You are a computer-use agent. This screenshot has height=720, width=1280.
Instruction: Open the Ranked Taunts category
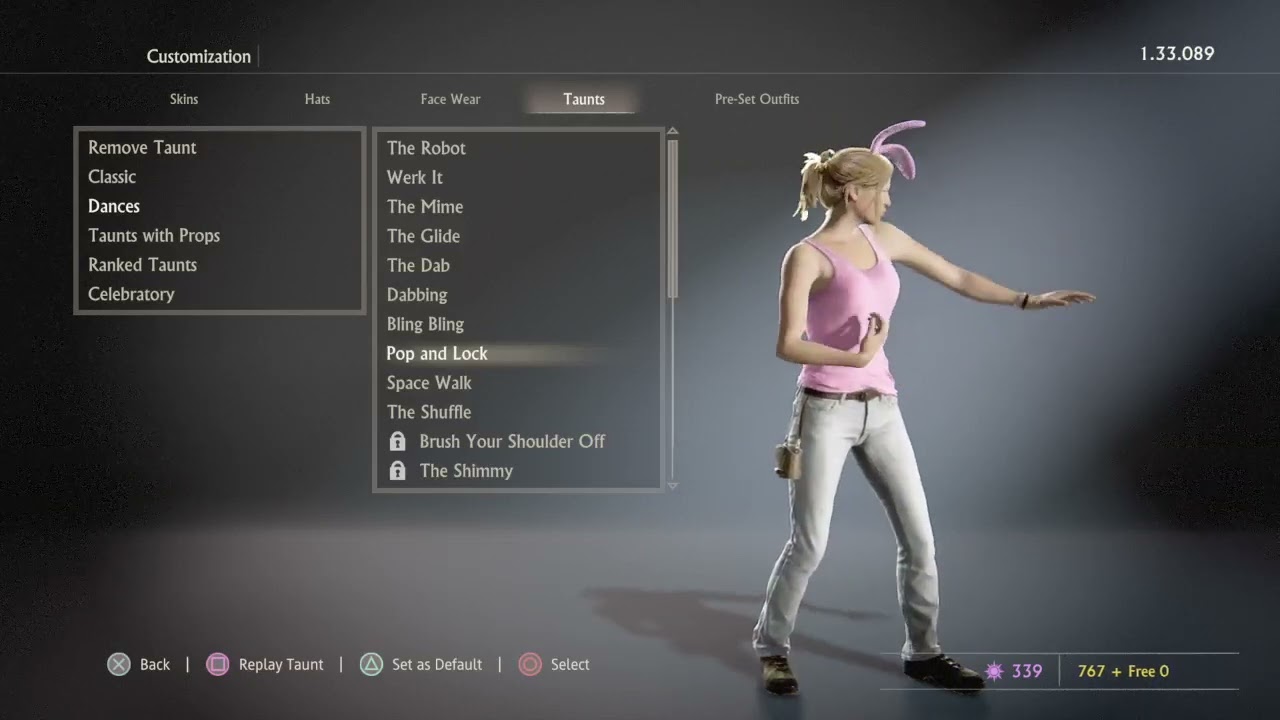[x=142, y=265]
